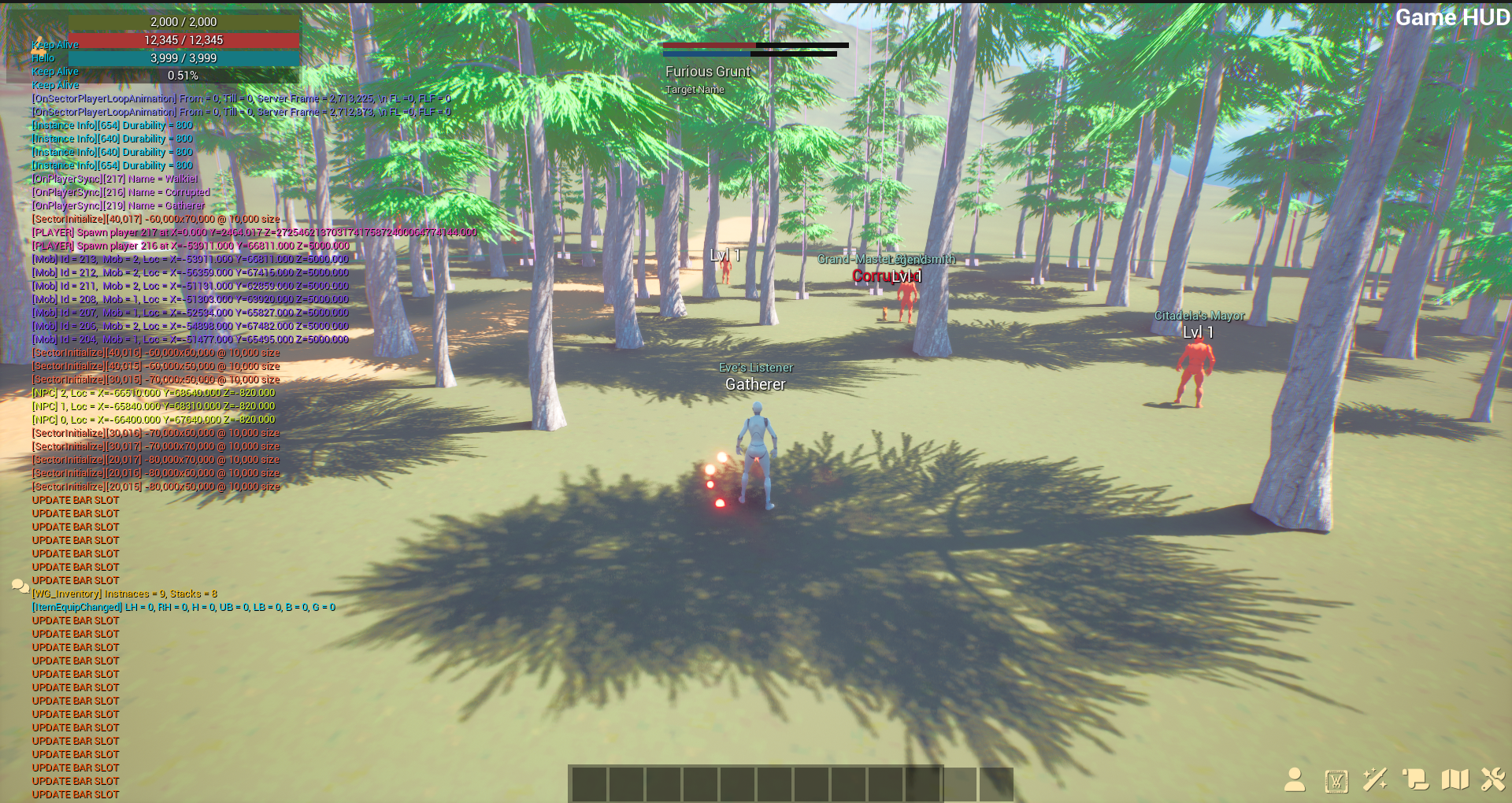Click the chat speech bubbles icon
1512x803 pixels.
tap(20, 586)
